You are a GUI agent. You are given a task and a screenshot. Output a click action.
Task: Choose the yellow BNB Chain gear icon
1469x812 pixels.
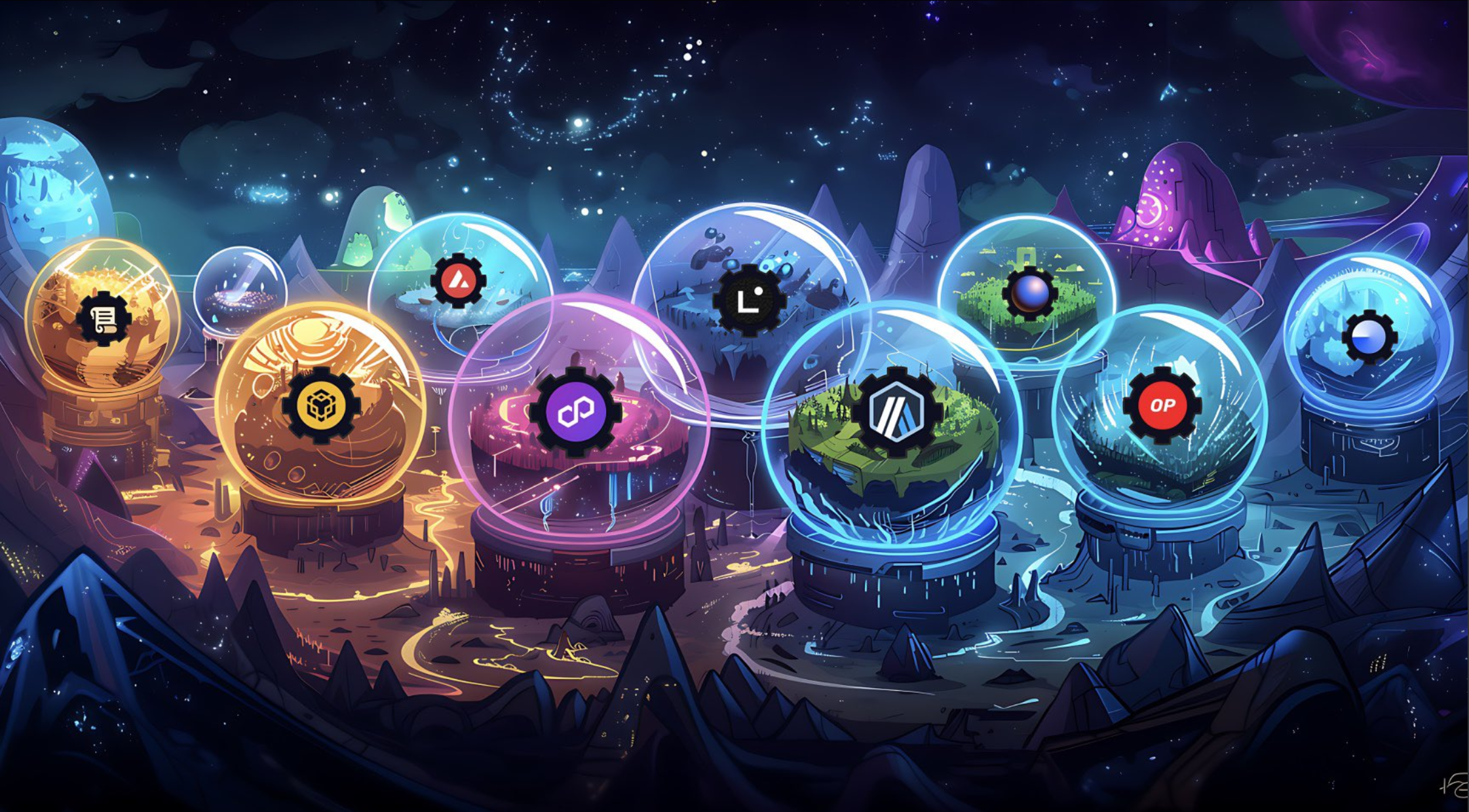click(x=321, y=406)
